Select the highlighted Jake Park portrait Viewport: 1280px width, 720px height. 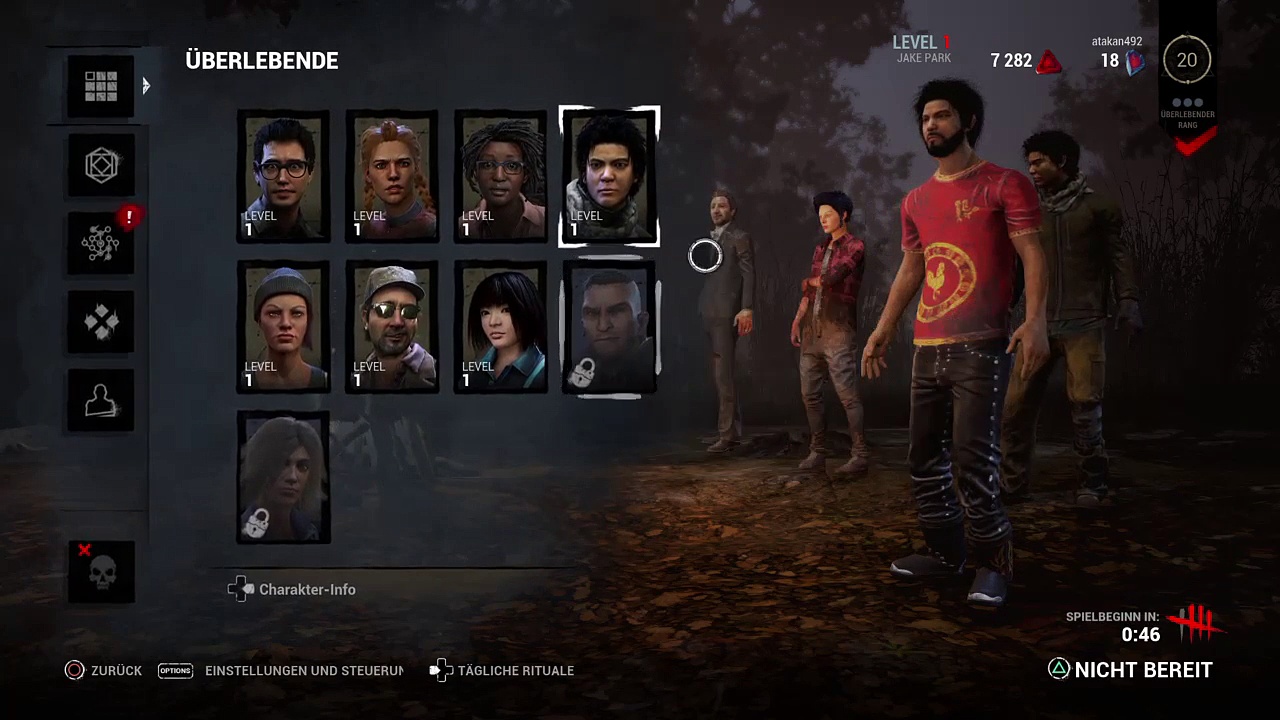(609, 177)
